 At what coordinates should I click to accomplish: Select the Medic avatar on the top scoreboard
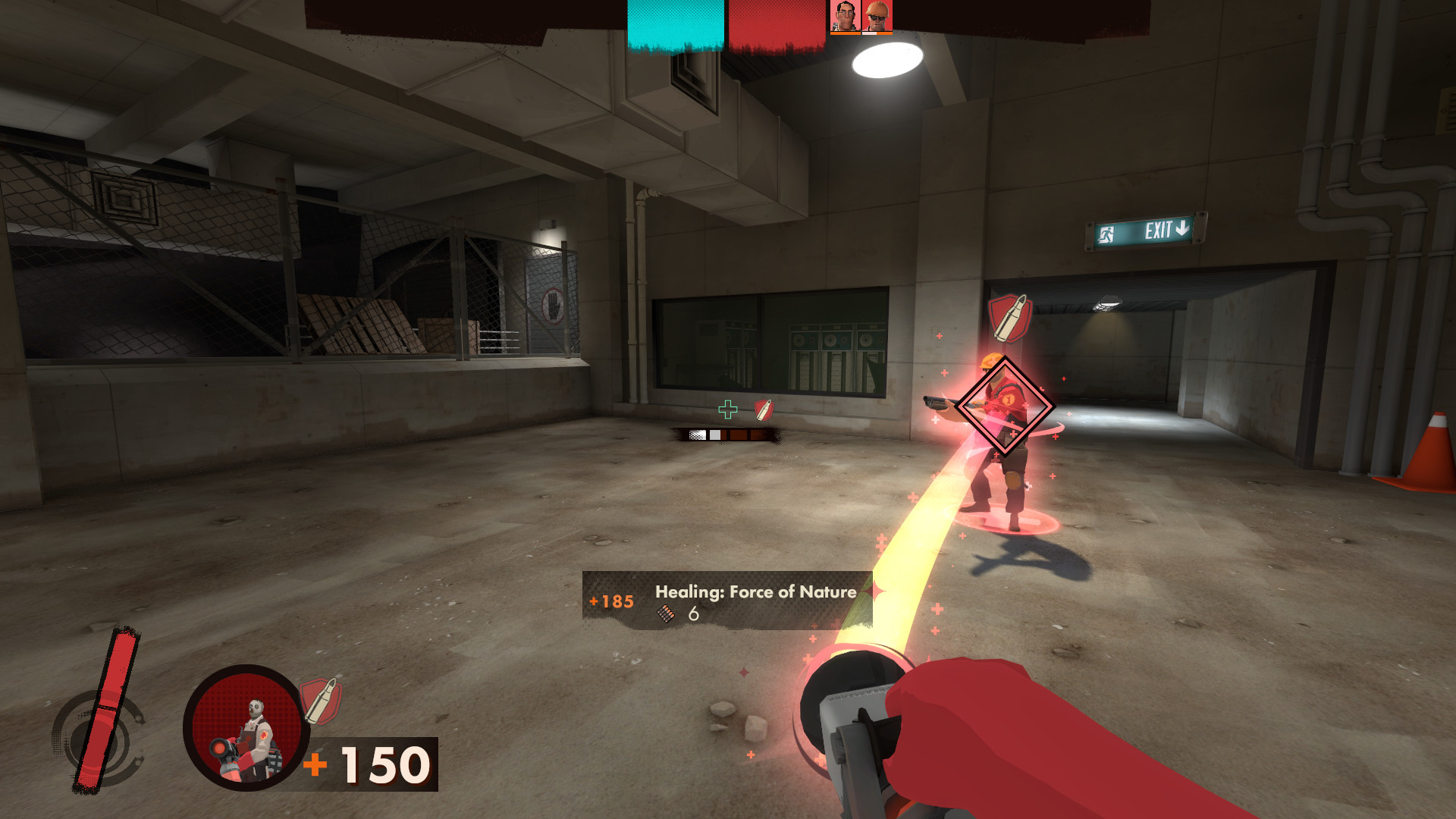(844, 15)
